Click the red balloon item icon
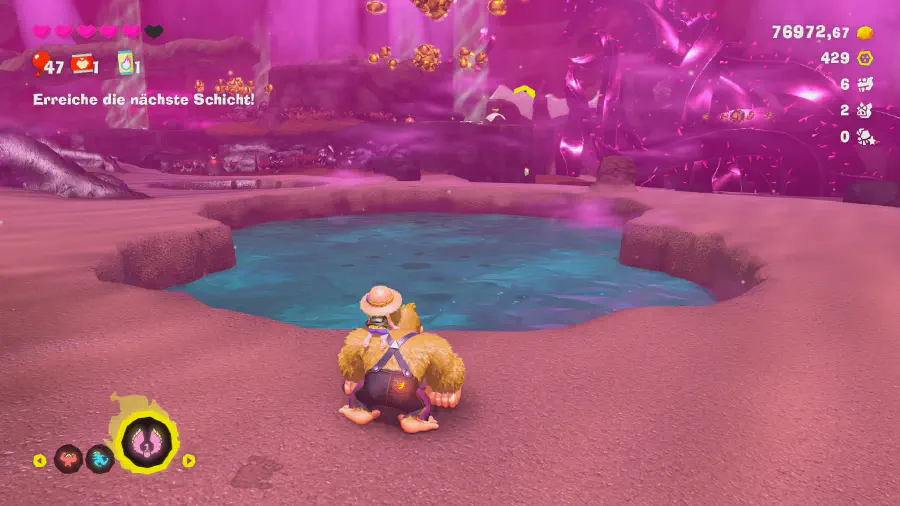The image size is (900, 506). (40, 64)
